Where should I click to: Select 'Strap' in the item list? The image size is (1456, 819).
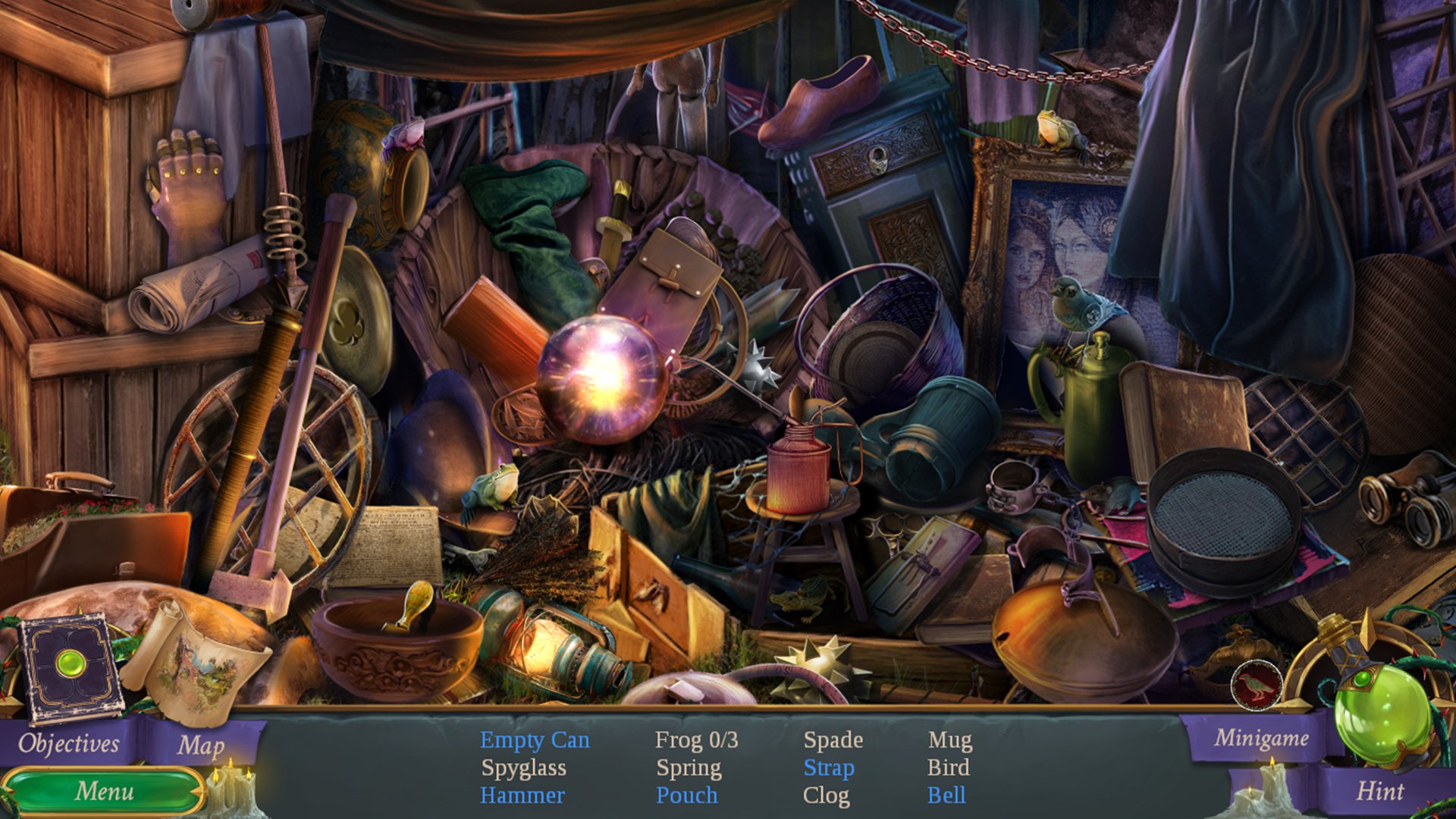tap(830, 767)
